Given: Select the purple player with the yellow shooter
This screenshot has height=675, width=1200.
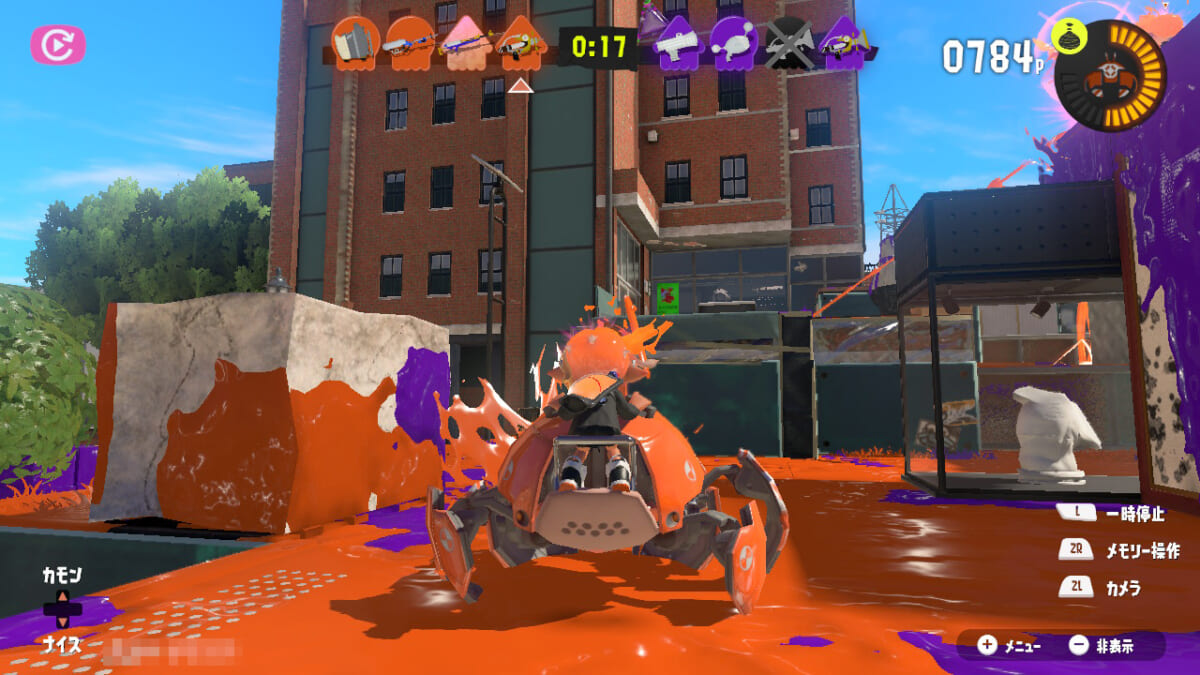Looking at the screenshot, I should click(x=843, y=44).
